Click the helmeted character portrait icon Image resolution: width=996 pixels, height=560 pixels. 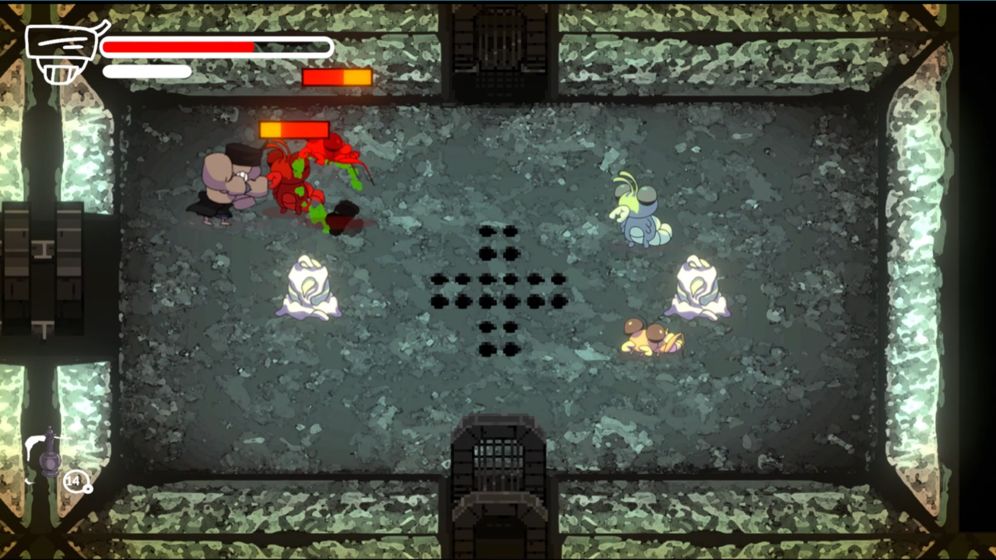pyautogui.click(x=62, y=52)
